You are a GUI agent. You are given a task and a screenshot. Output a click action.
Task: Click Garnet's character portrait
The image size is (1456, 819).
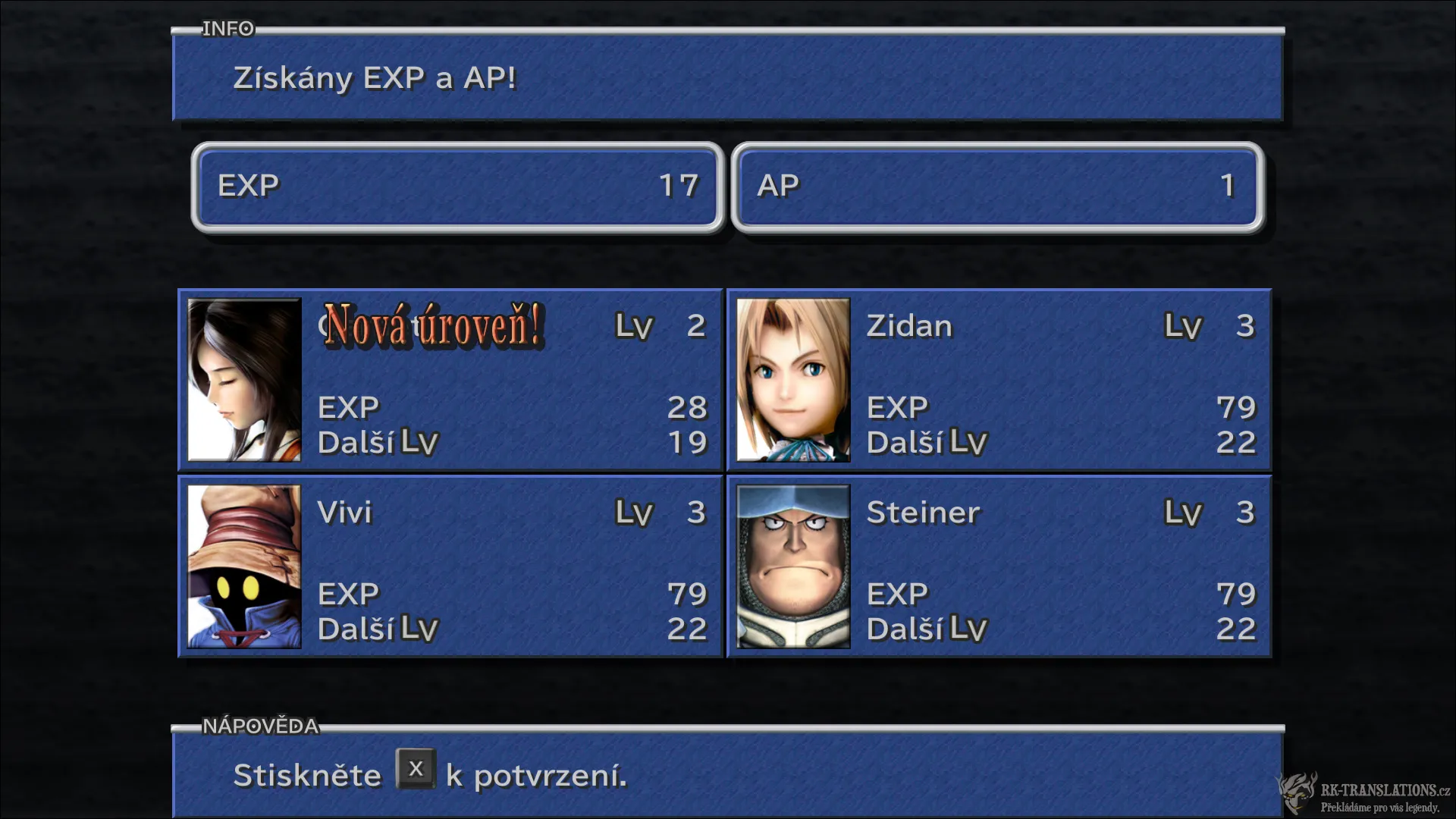[x=244, y=379]
